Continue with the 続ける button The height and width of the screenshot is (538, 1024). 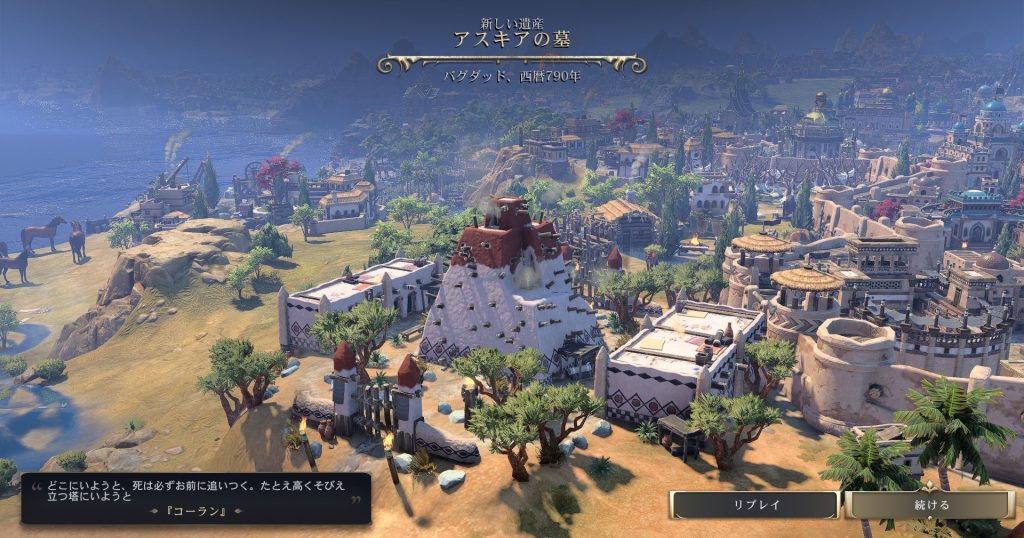929,505
